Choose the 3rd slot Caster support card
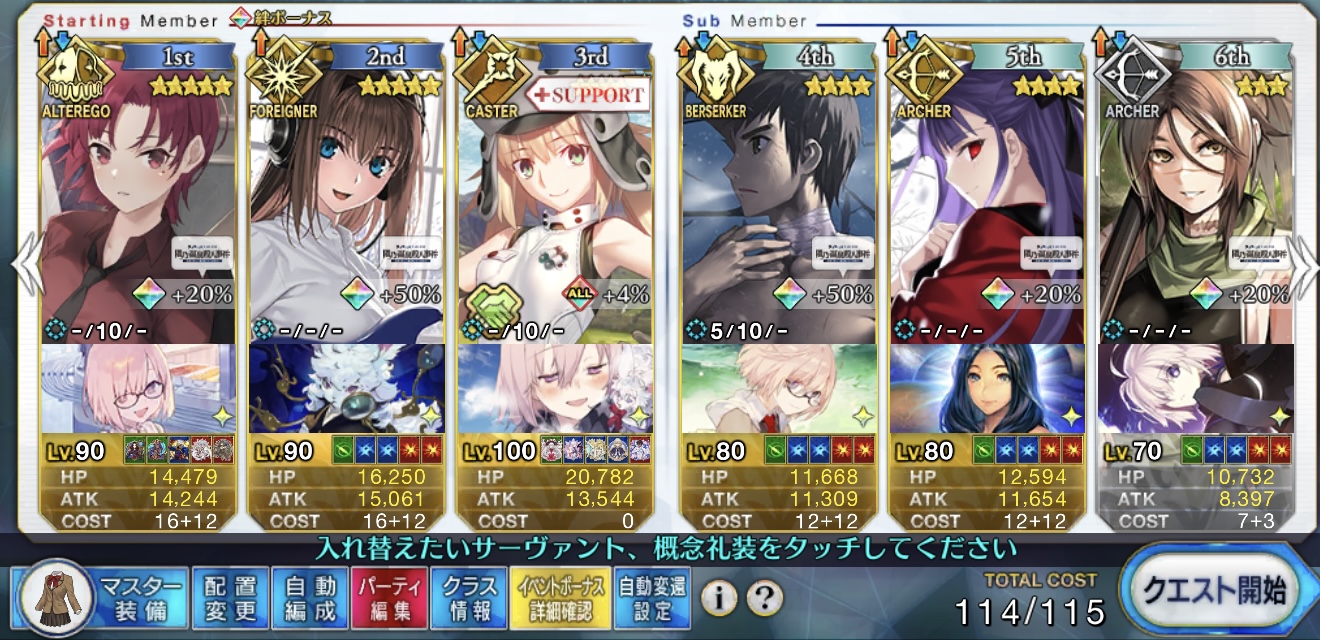 [x=554, y=200]
